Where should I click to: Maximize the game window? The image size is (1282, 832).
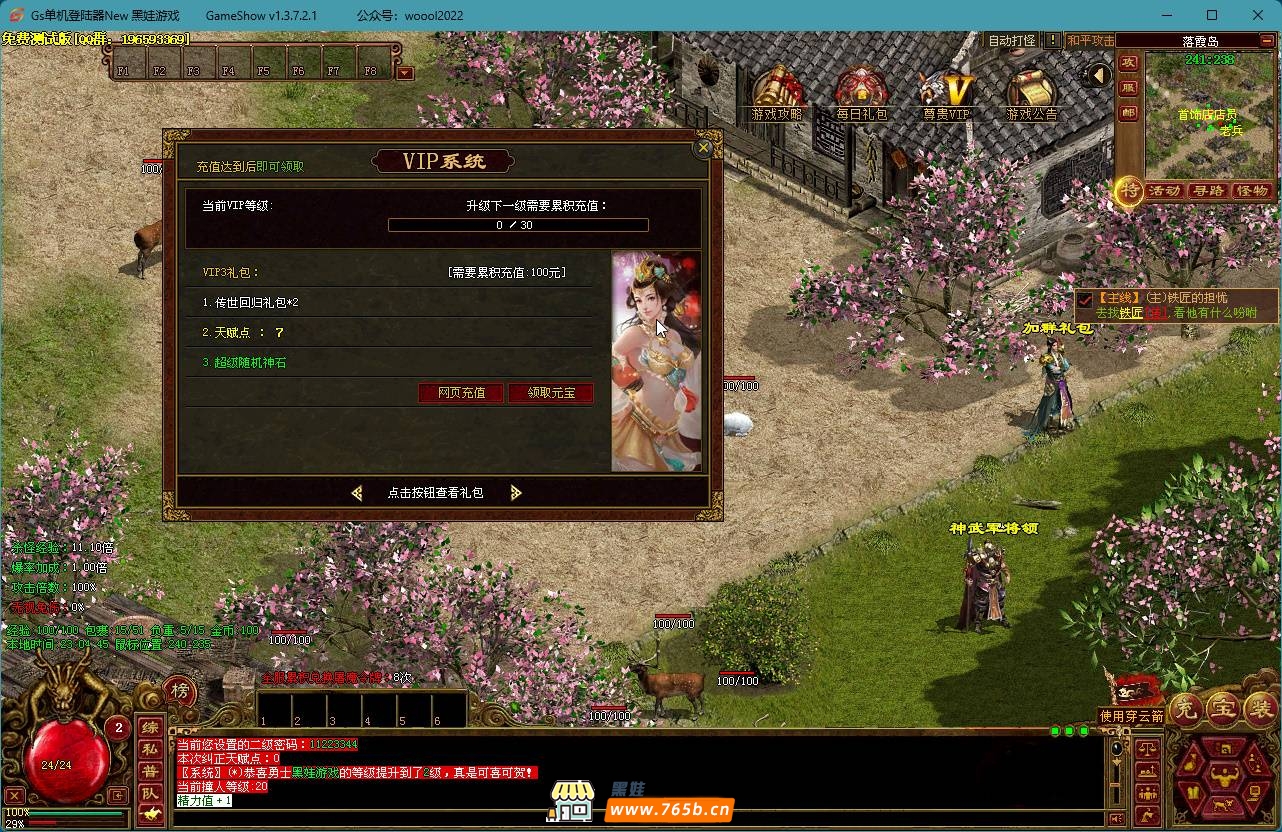pos(1212,15)
